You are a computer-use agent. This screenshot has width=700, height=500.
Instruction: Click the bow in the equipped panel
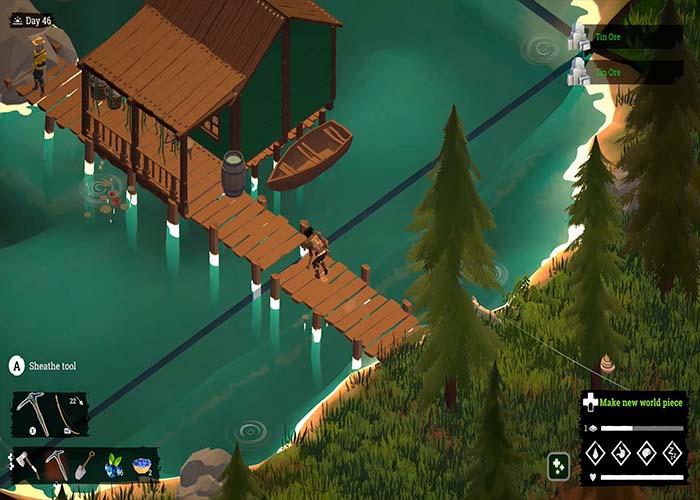tap(68, 413)
